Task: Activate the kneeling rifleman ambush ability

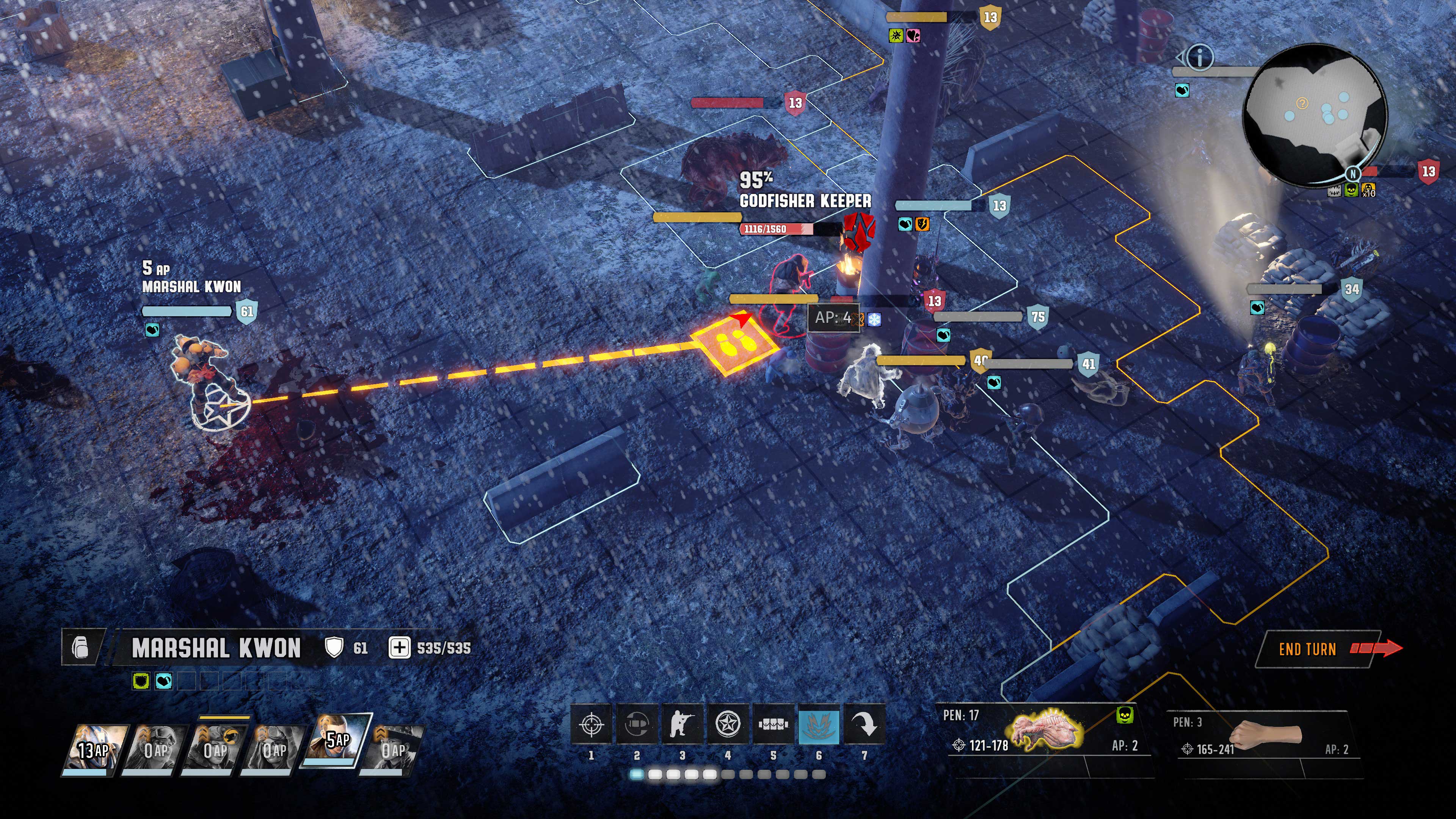Action: [x=682, y=723]
